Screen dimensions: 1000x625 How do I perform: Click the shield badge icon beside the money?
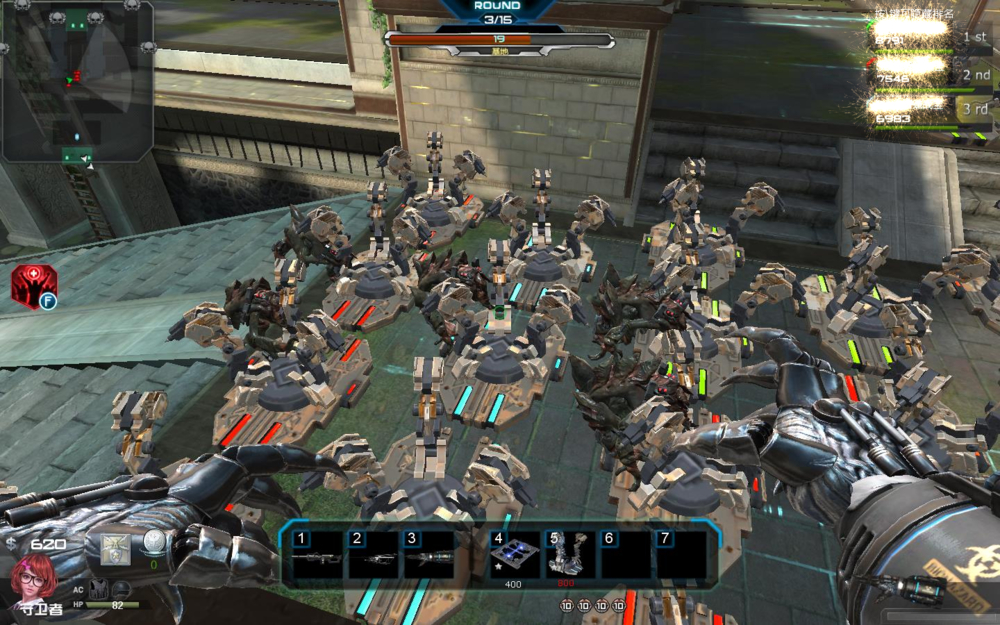[115, 548]
